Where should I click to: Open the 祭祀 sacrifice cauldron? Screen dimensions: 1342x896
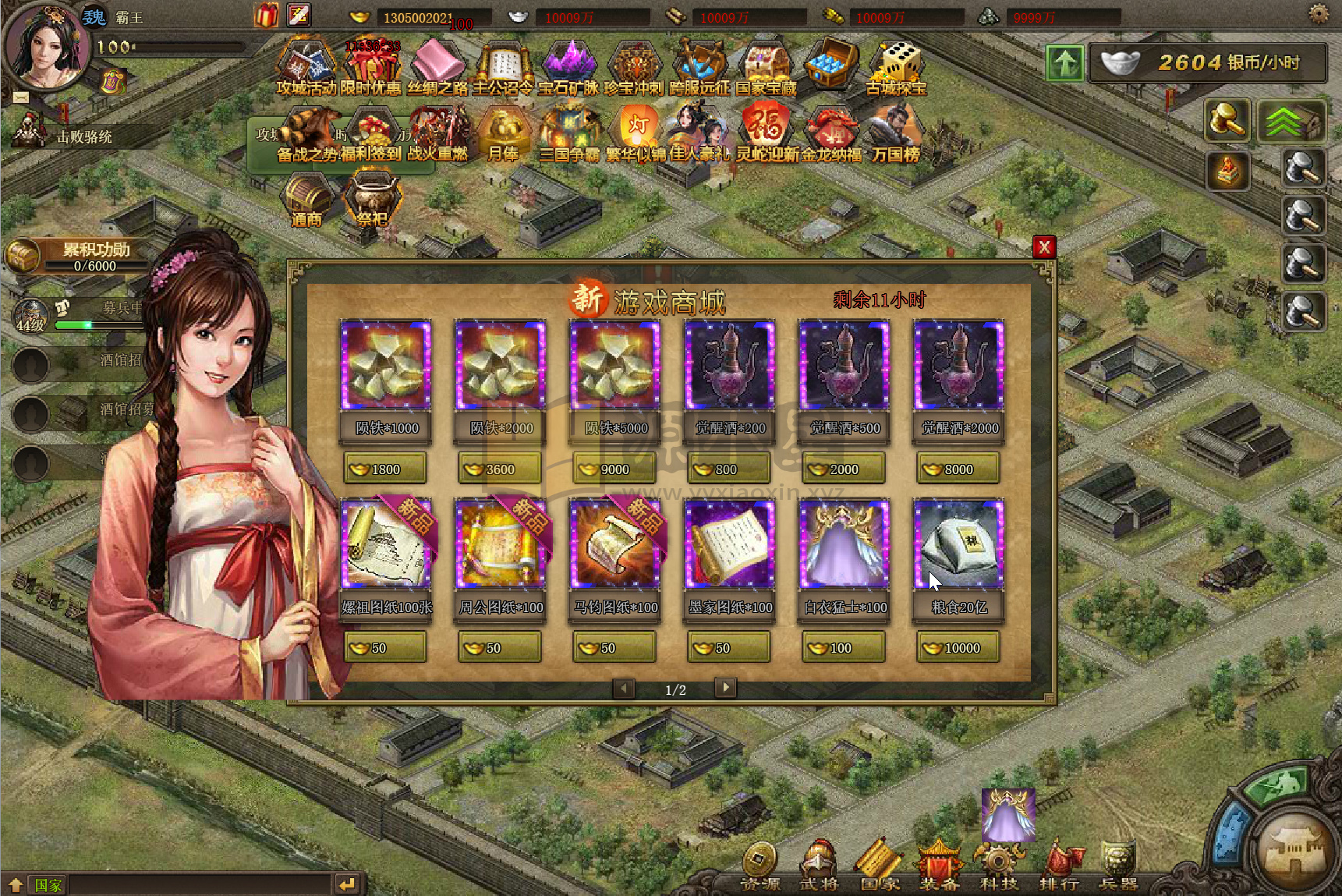pos(374,199)
